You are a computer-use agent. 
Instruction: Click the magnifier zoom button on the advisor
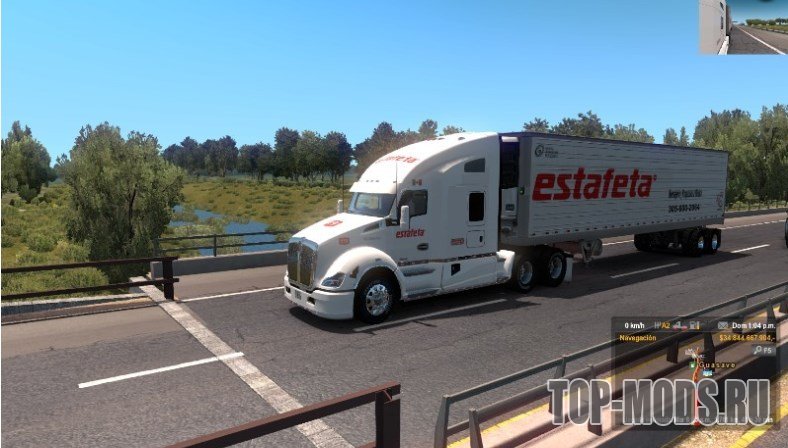coord(760,350)
